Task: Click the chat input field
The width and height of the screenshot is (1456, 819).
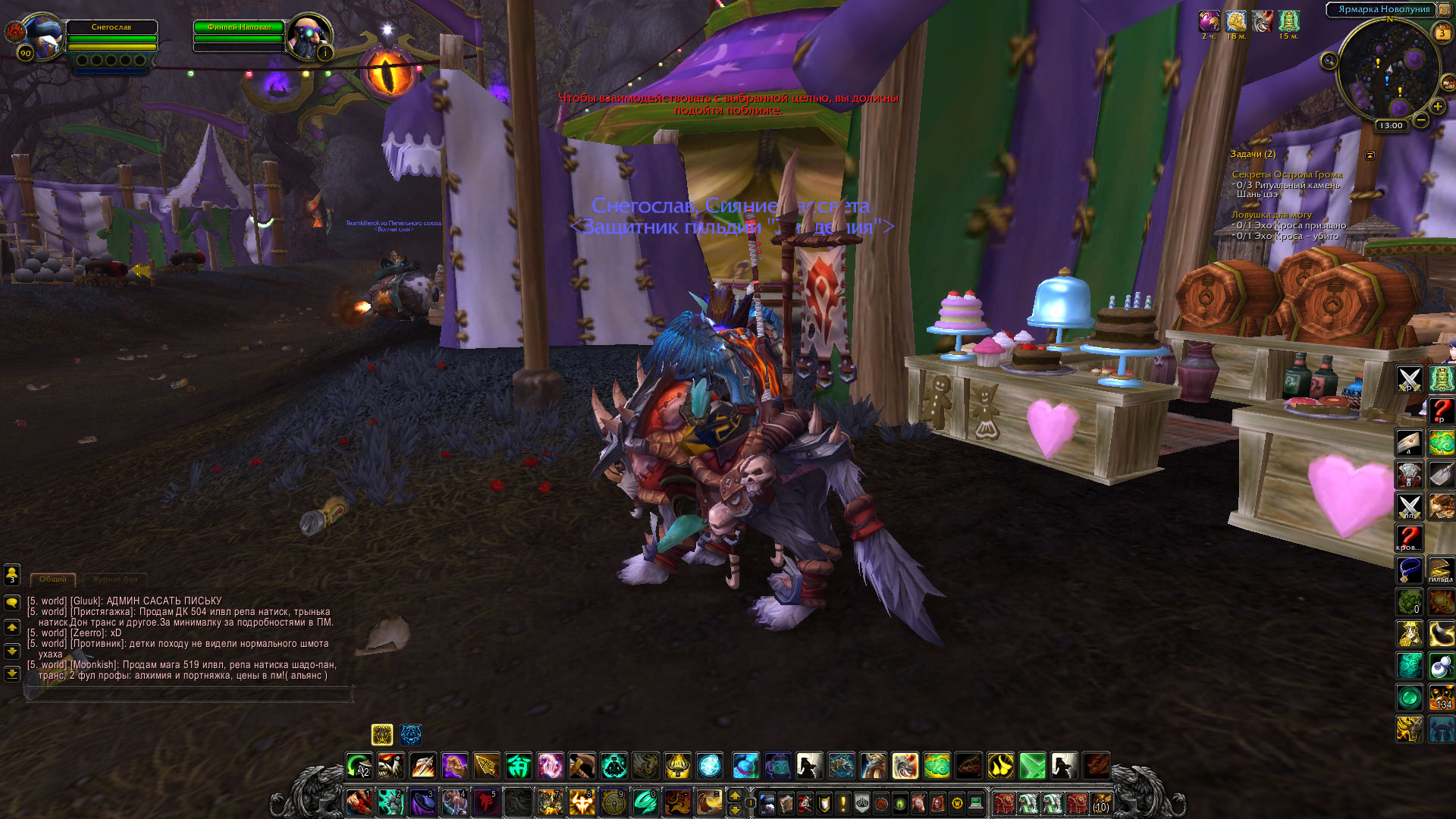Action: click(x=190, y=693)
